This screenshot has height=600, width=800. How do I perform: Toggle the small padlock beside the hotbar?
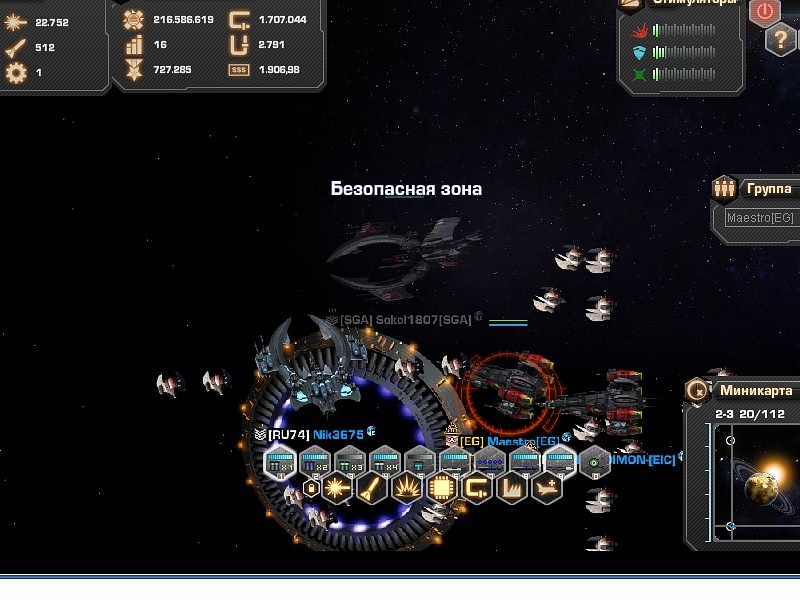tap(311, 489)
